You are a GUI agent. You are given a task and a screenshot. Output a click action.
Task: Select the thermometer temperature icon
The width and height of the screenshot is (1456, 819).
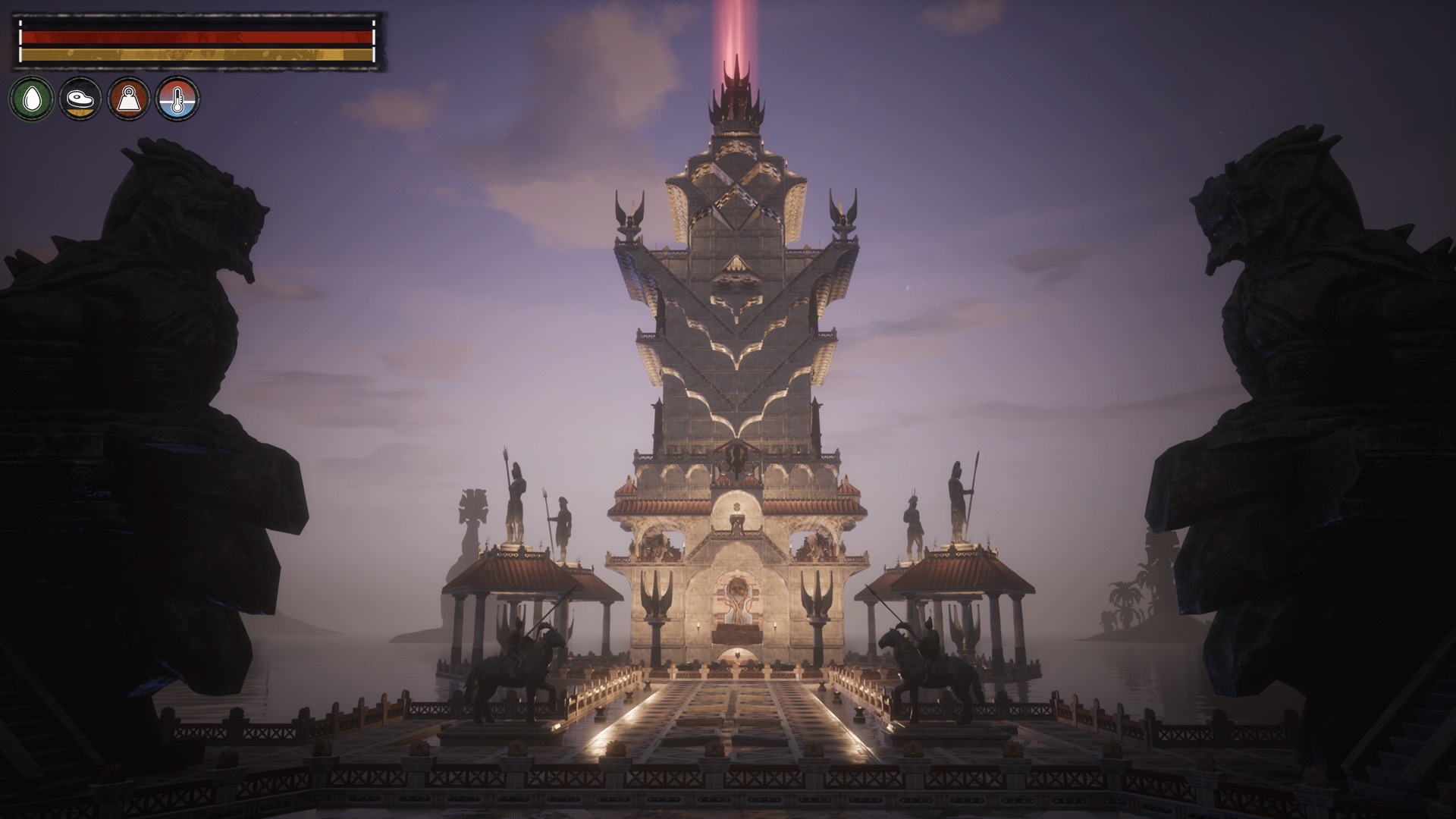[177, 99]
